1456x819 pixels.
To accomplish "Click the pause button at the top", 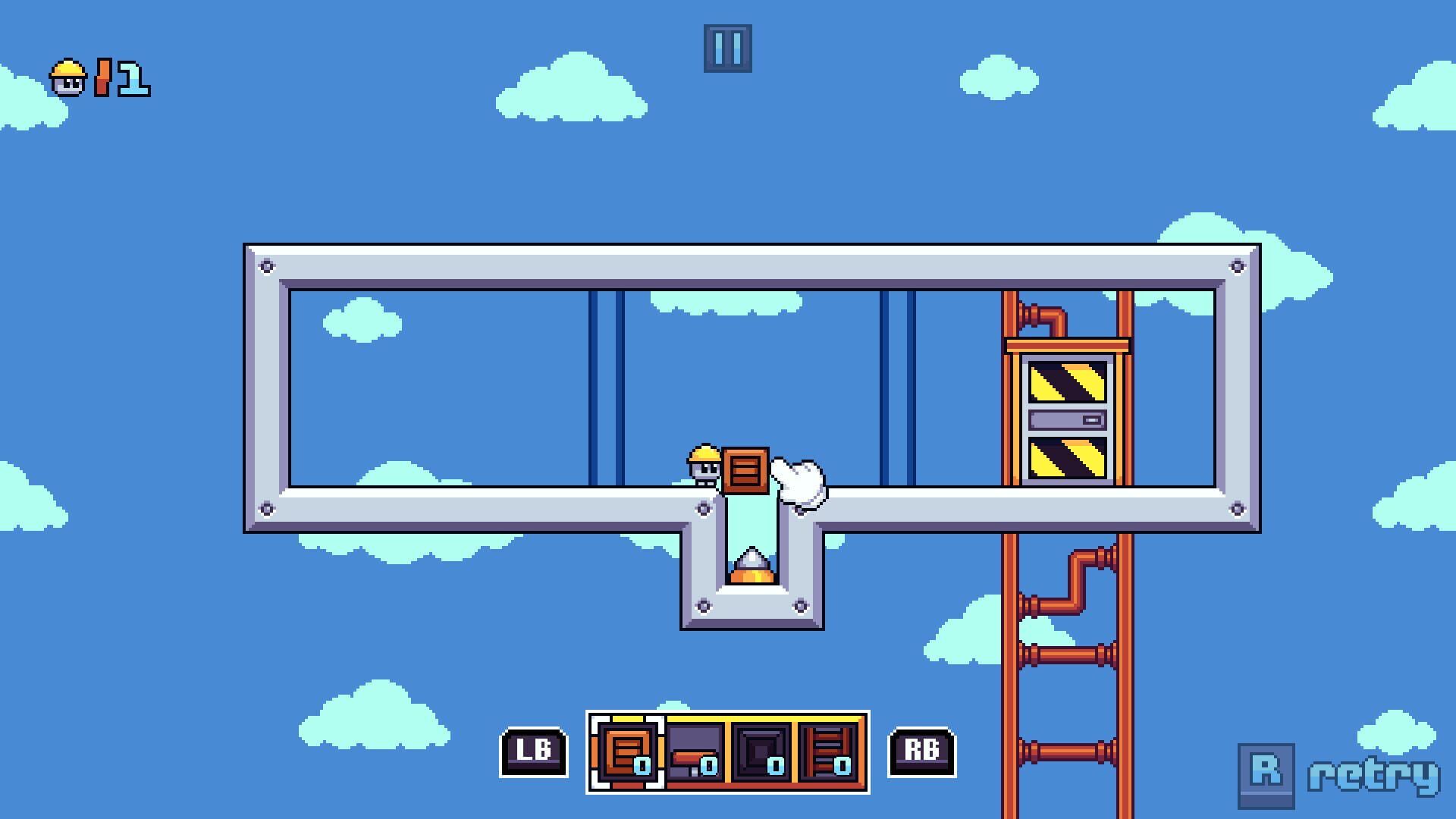I will tap(729, 50).
